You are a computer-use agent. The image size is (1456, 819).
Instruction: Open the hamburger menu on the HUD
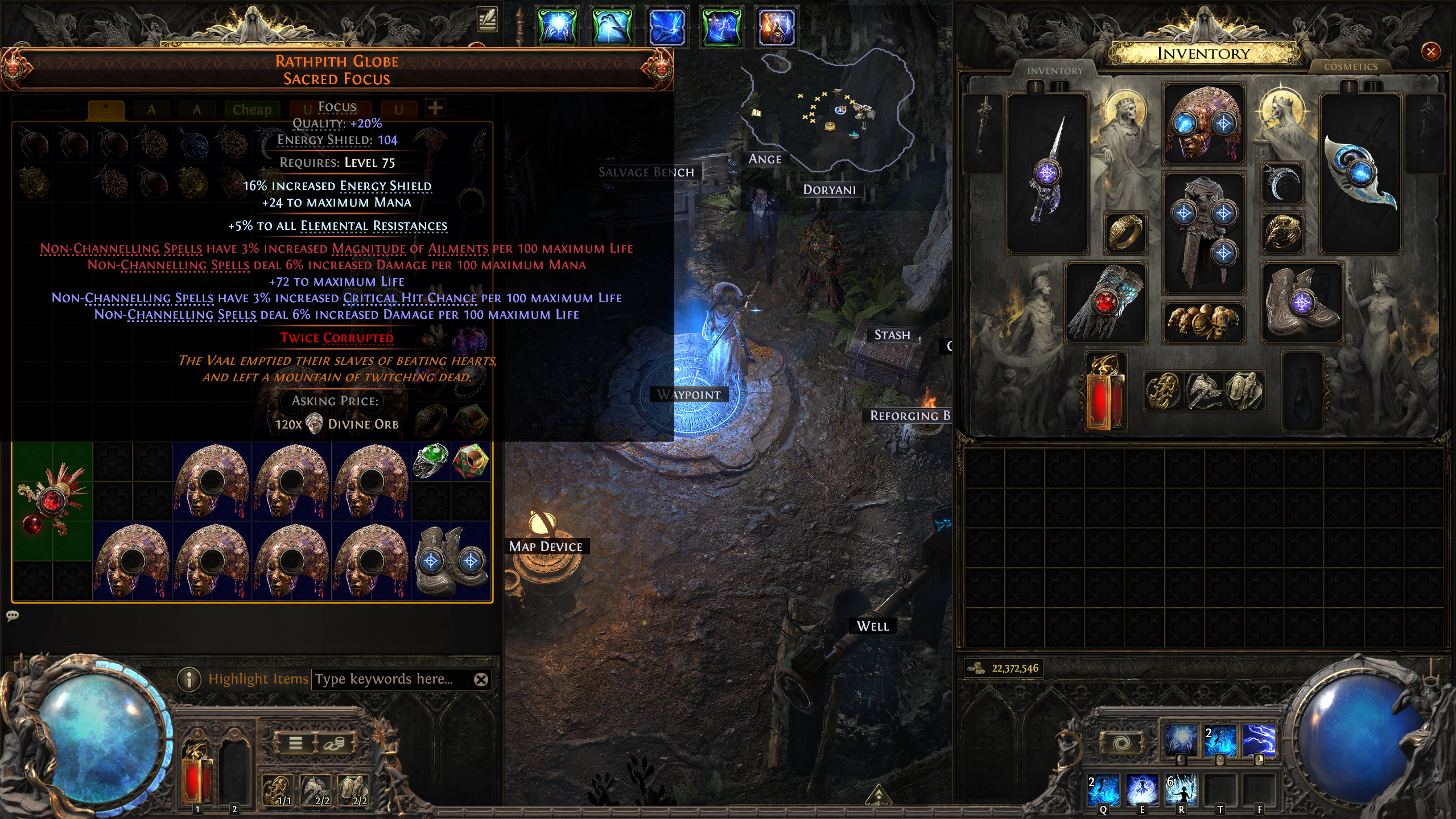point(295,743)
